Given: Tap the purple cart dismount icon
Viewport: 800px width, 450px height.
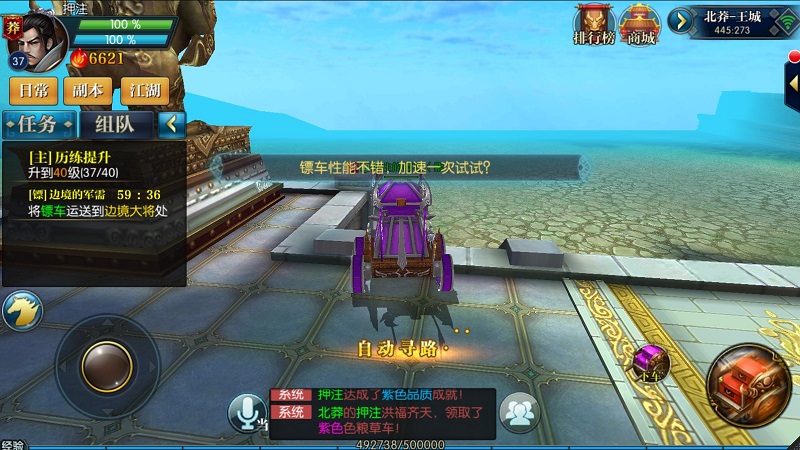Looking at the screenshot, I should (651, 362).
